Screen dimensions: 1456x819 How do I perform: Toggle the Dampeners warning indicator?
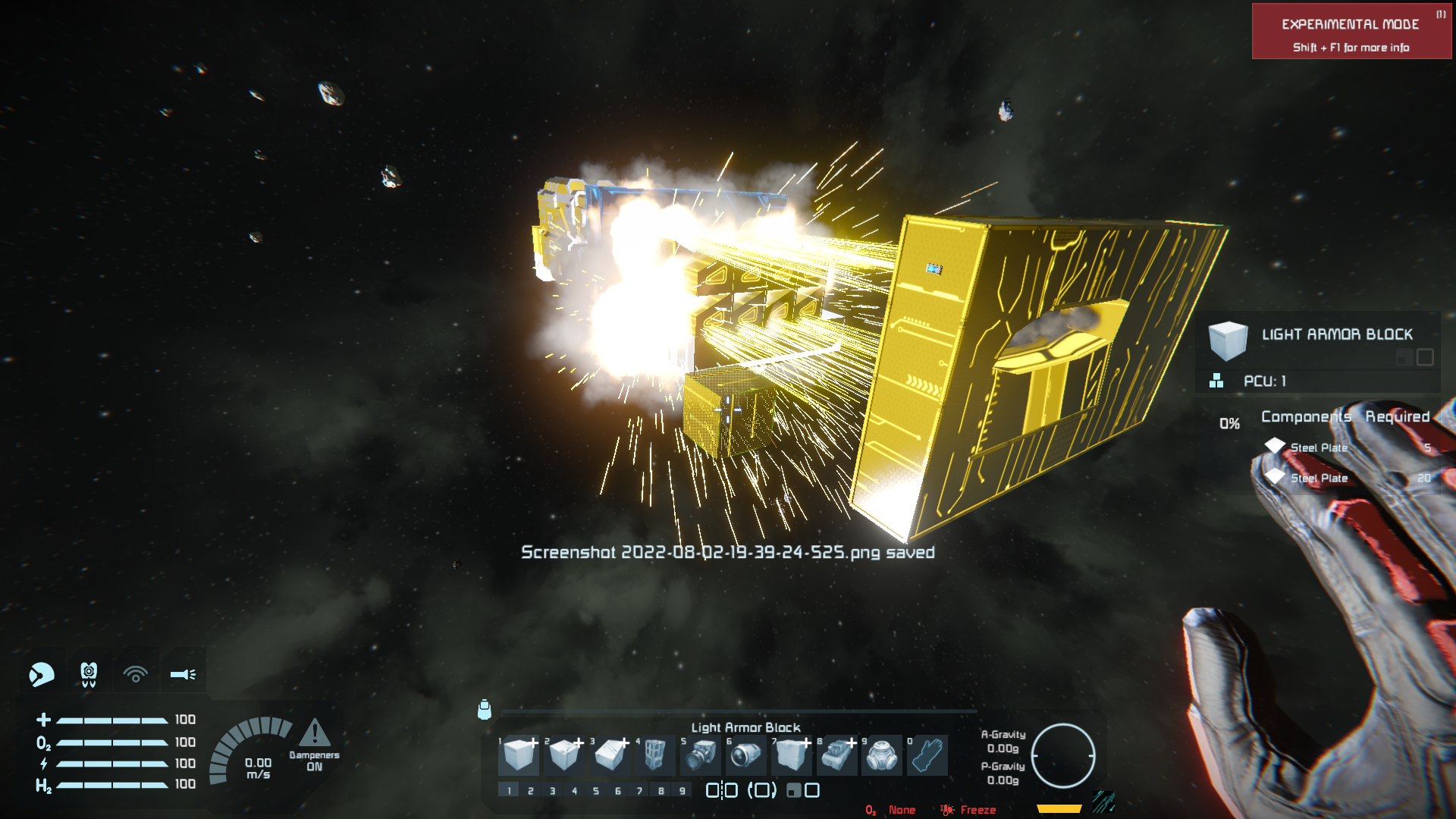pyautogui.click(x=314, y=745)
